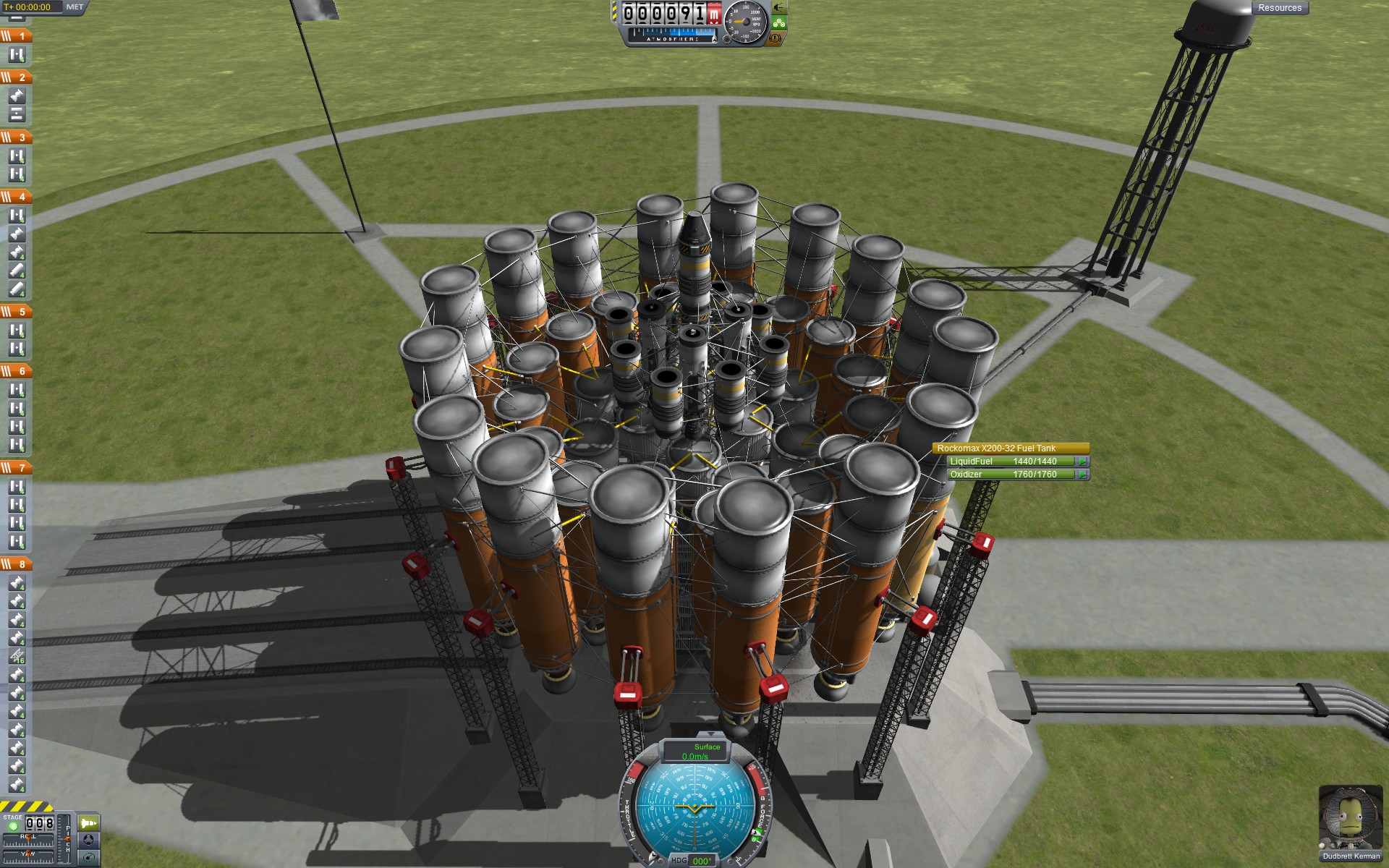Click the LiquidFuel flow toggle arrow
1389x868 pixels.
[x=1082, y=461]
